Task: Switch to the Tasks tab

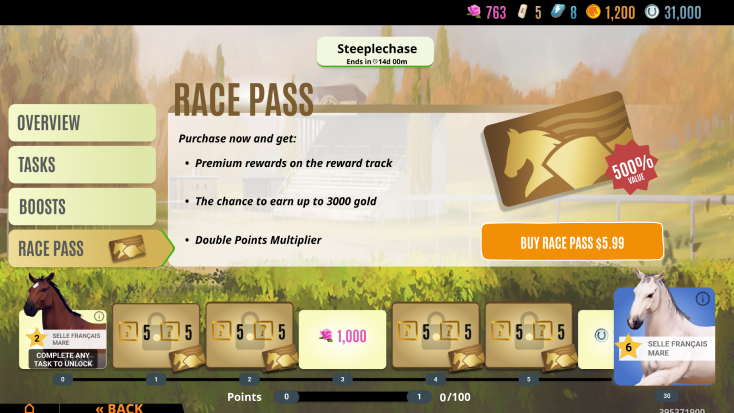Action: [x=82, y=165]
